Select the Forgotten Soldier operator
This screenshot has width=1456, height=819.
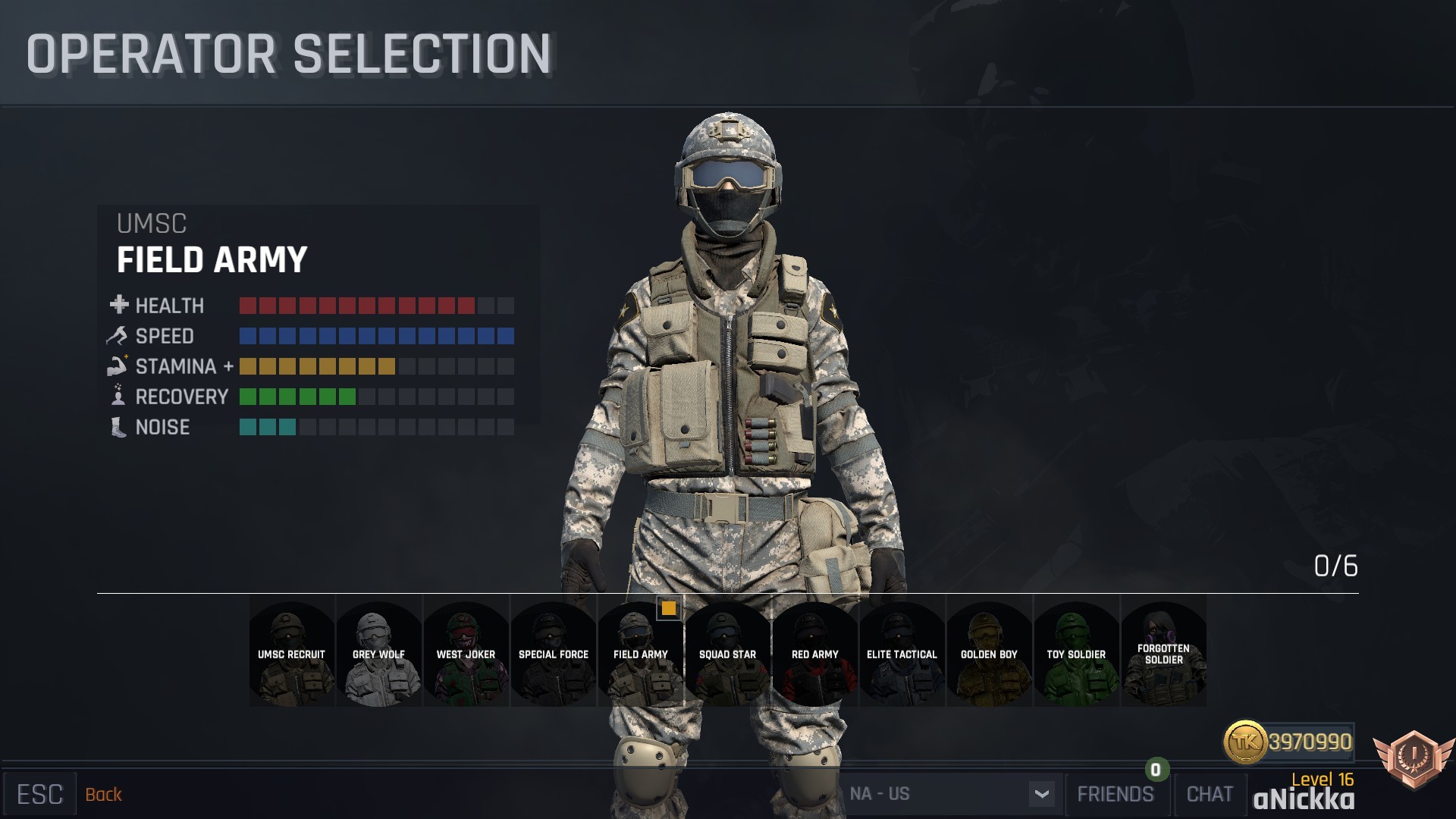pyautogui.click(x=1163, y=654)
